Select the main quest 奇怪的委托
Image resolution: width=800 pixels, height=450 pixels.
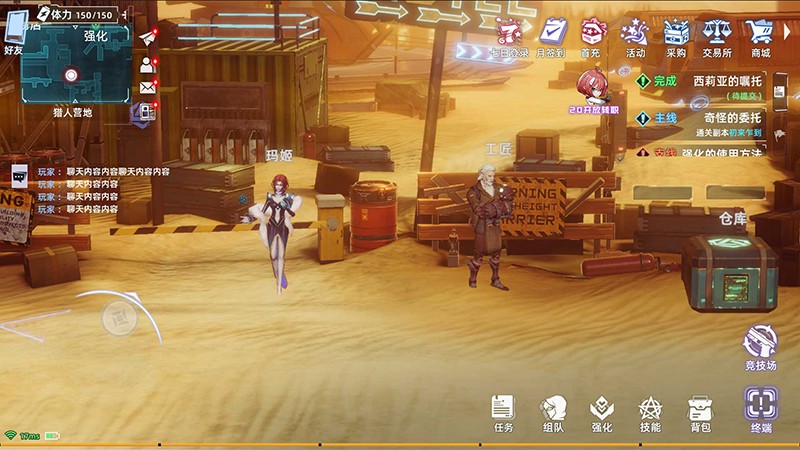click(710, 121)
